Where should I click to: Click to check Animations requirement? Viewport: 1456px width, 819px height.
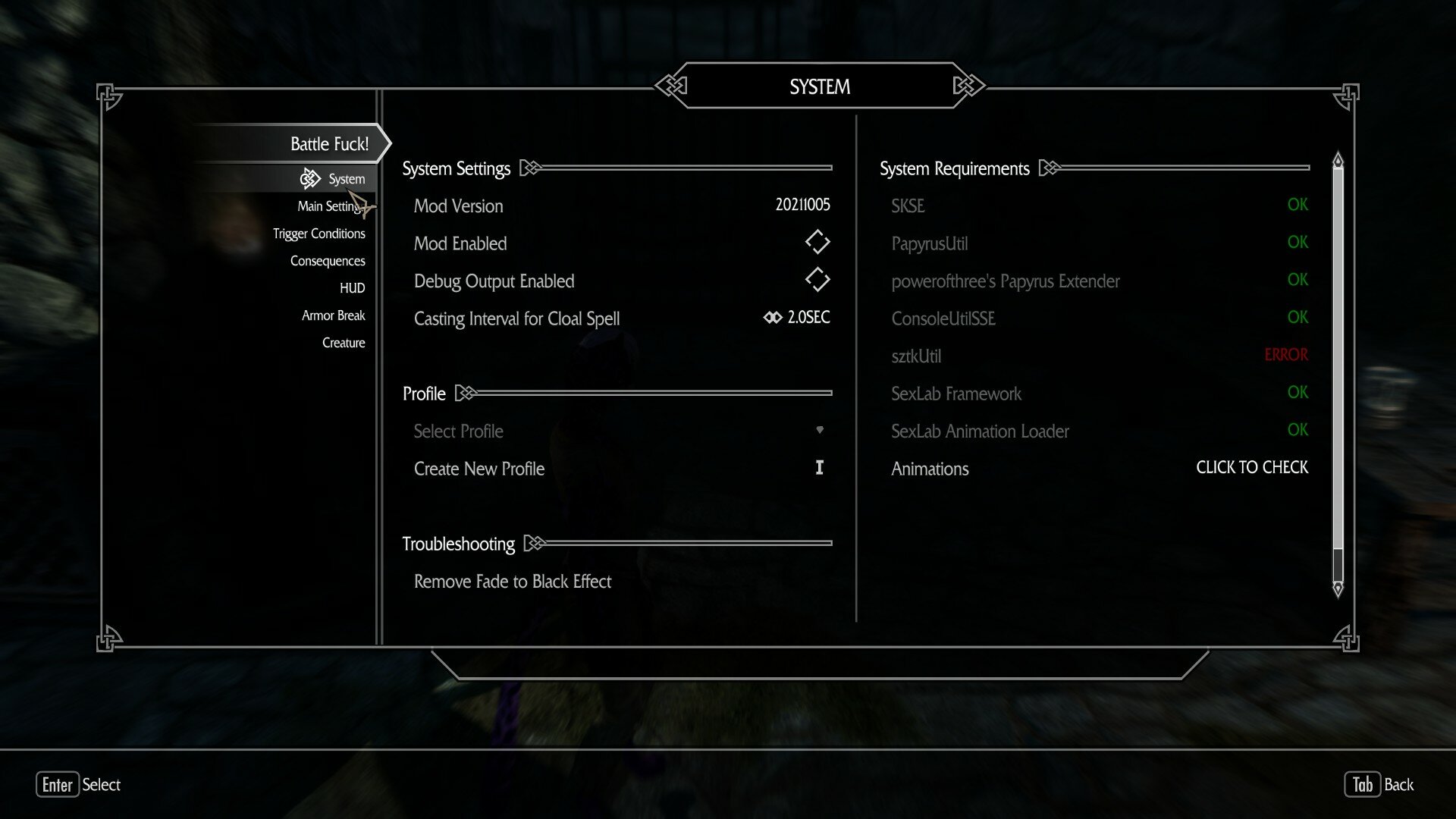(1251, 468)
